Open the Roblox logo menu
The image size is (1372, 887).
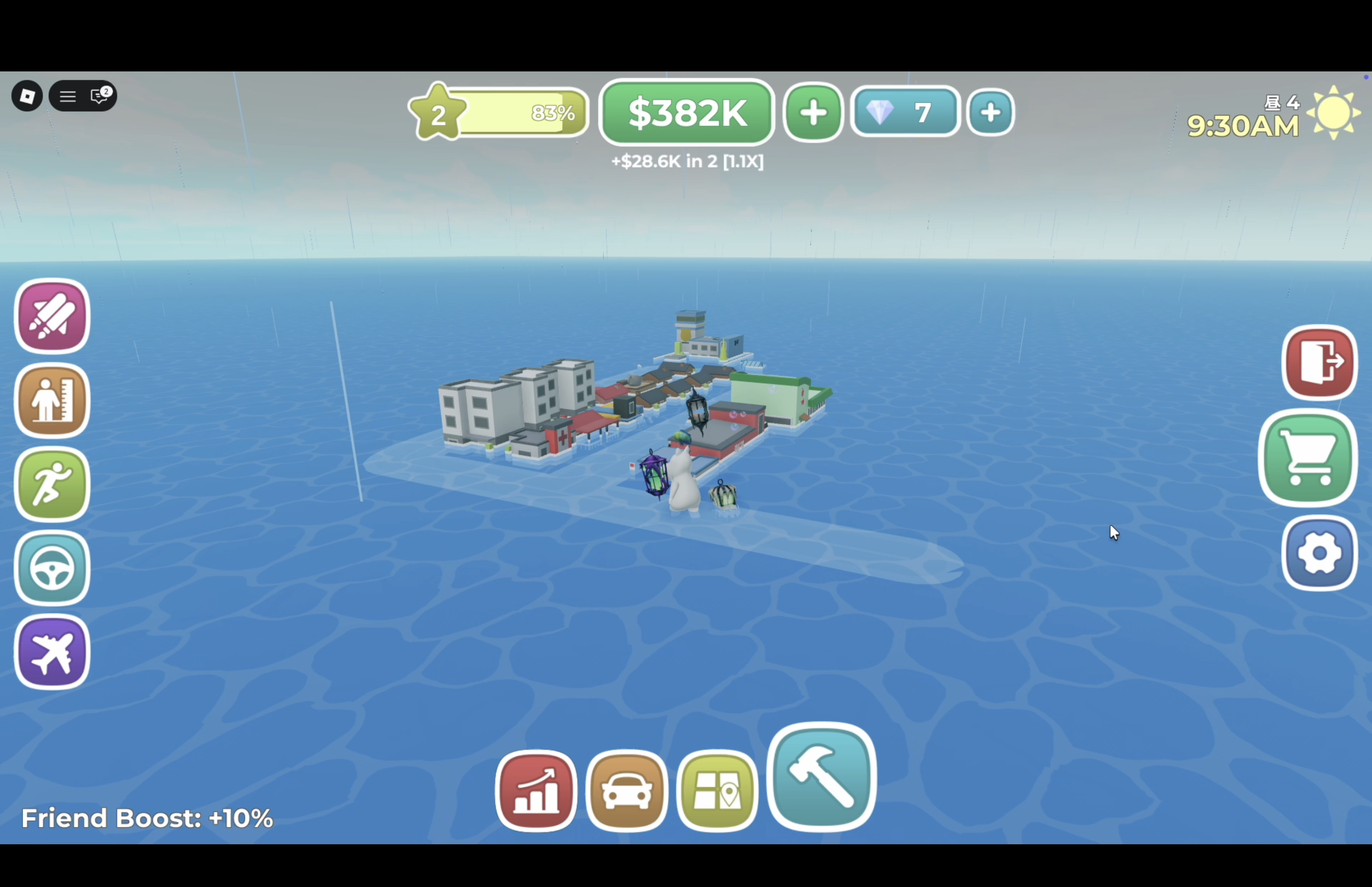tap(27, 96)
